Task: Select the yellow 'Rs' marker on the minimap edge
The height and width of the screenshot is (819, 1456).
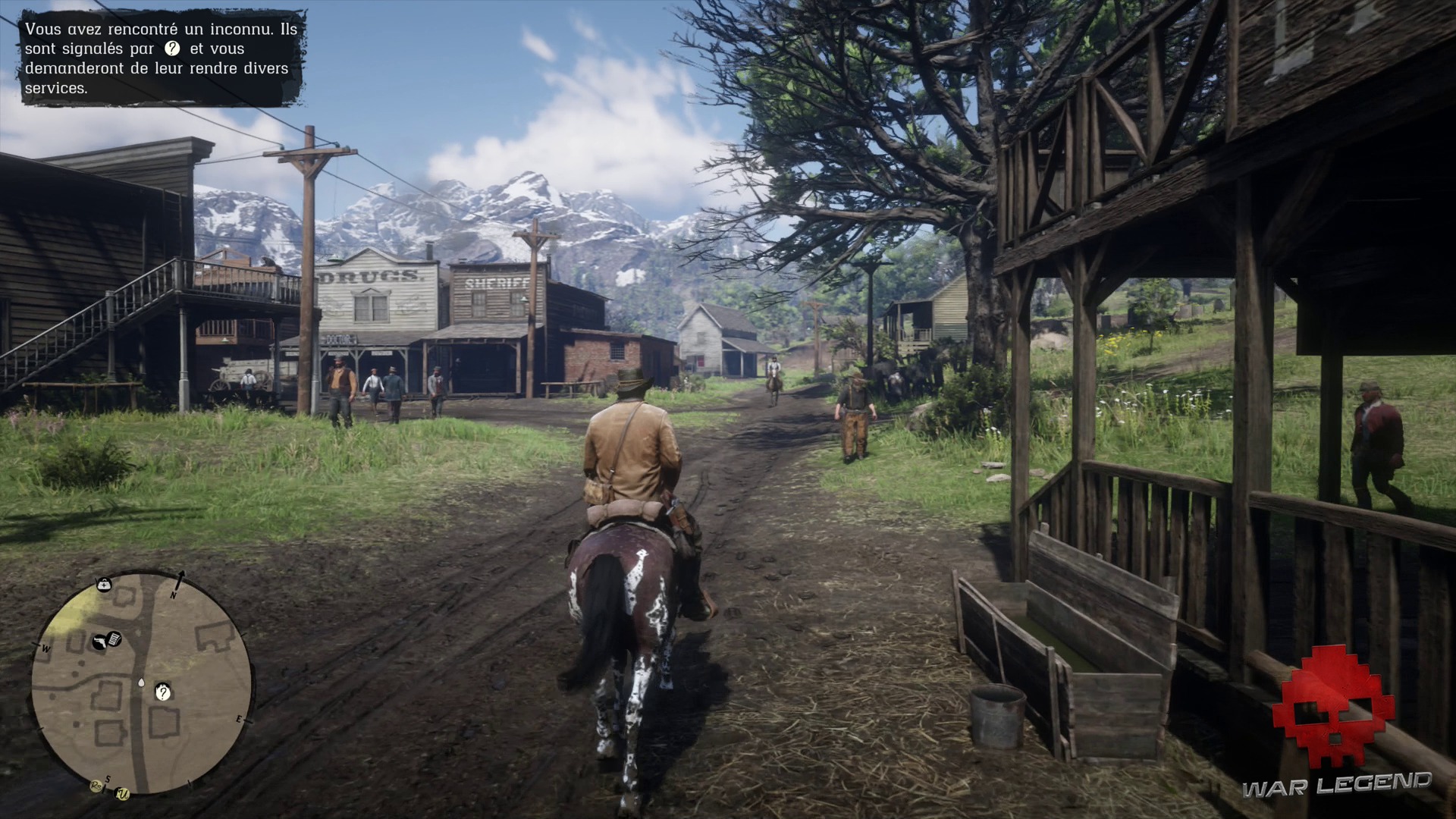Action: 96,786
